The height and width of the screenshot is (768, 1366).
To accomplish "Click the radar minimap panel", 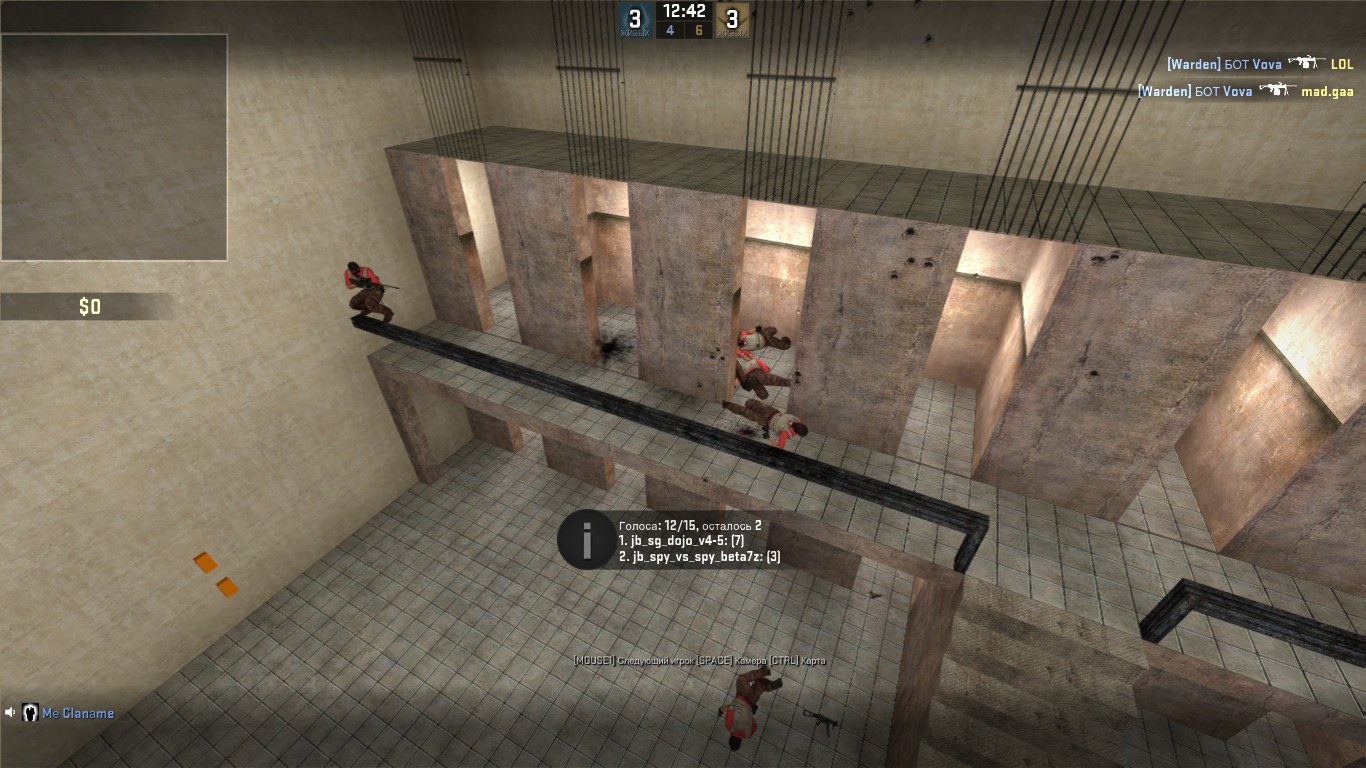I will [x=114, y=147].
